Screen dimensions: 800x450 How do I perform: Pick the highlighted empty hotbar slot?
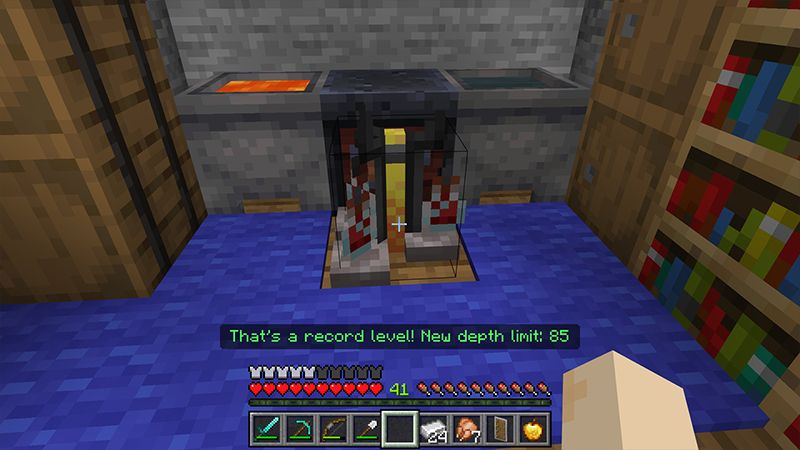401,429
